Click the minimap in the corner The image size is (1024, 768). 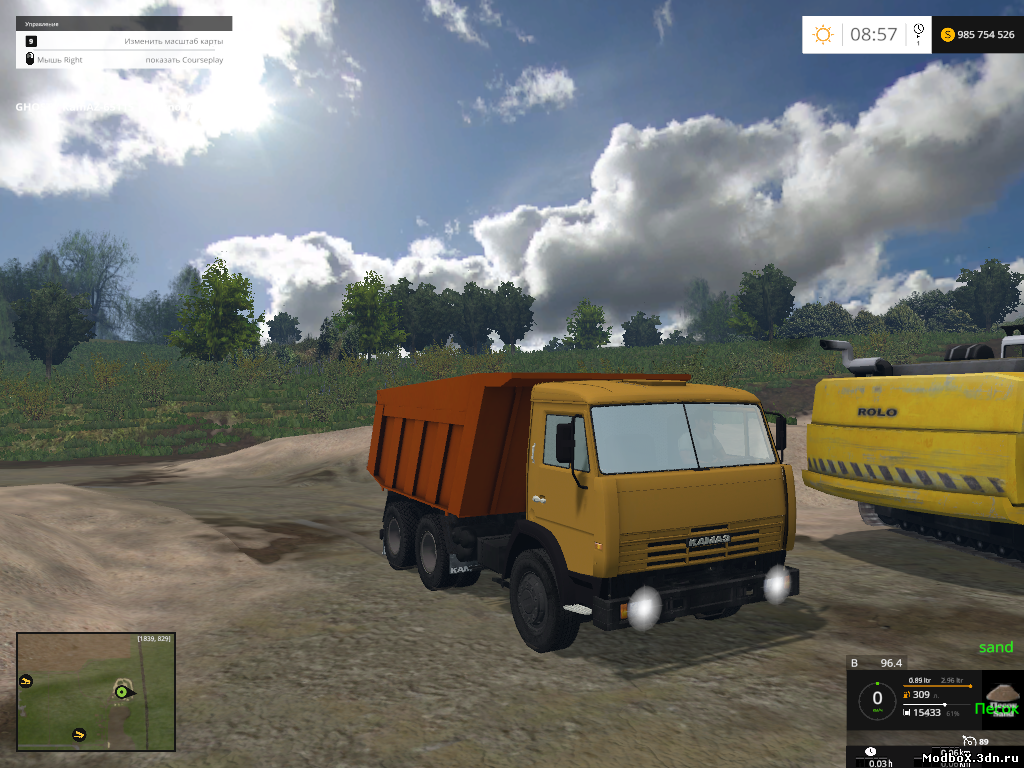point(96,691)
